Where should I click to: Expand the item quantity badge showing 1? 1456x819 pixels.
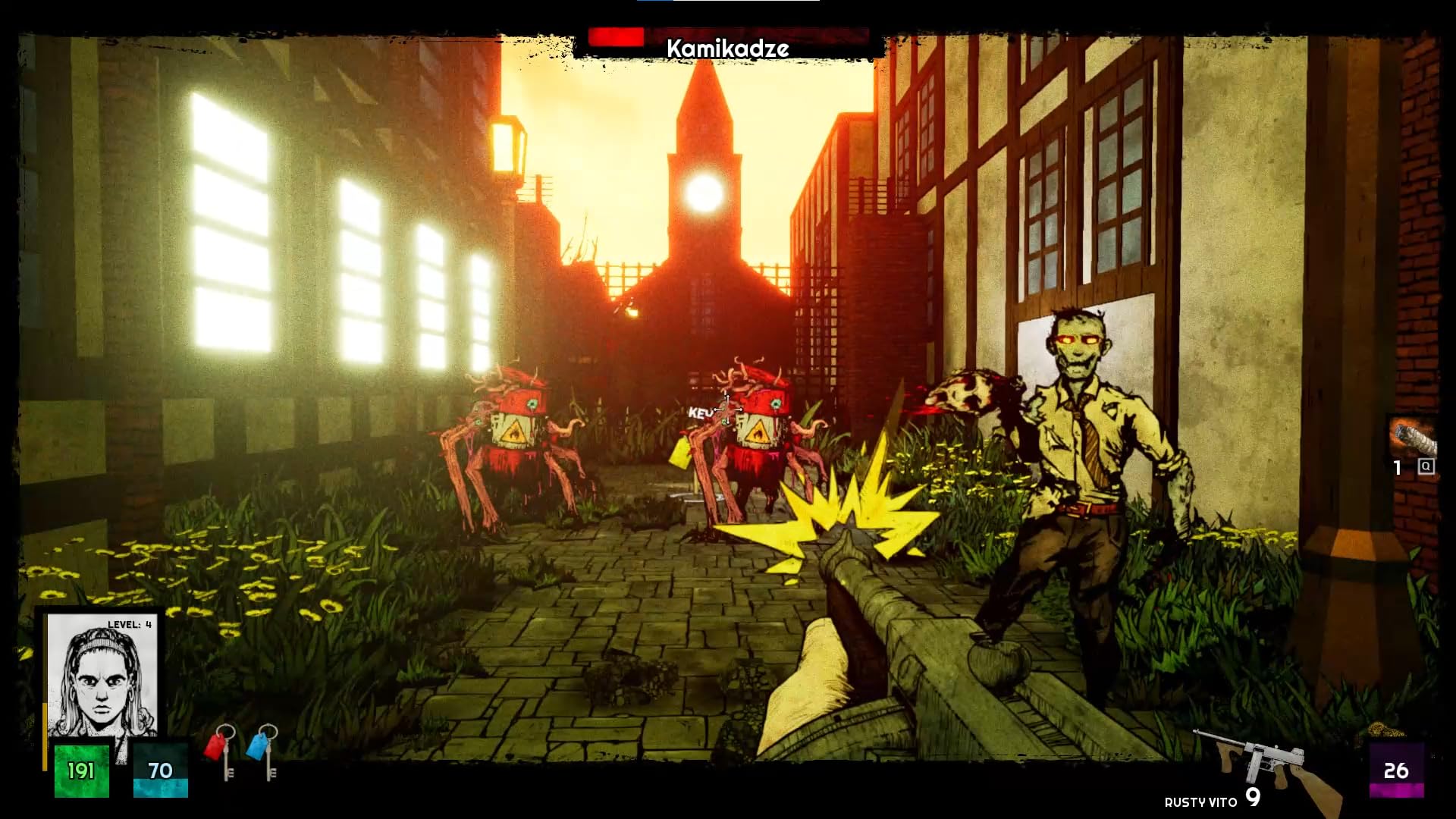pyautogui.click(x=1398, y=469)
